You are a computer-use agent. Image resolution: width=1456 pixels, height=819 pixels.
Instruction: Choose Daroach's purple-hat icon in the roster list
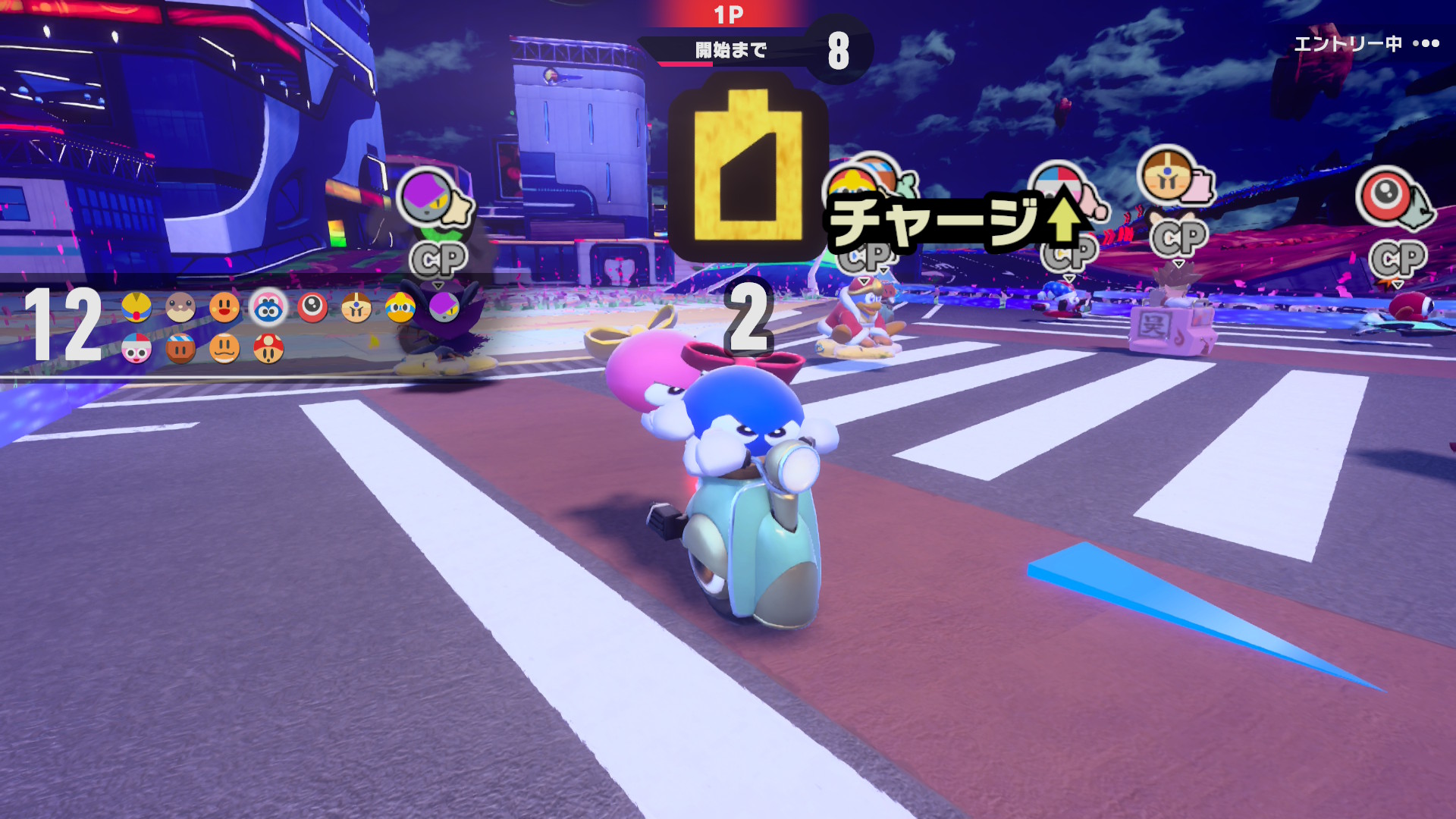[x=444, y=307]
